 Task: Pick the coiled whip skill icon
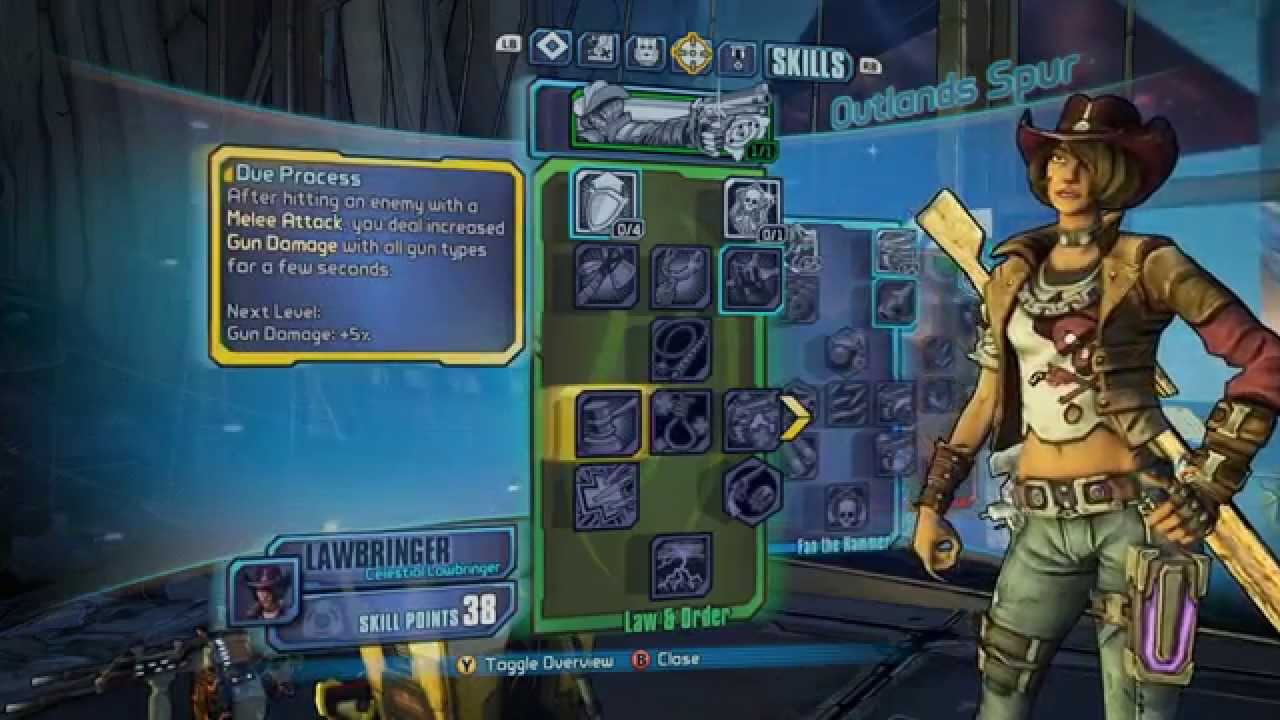point(681,349)
